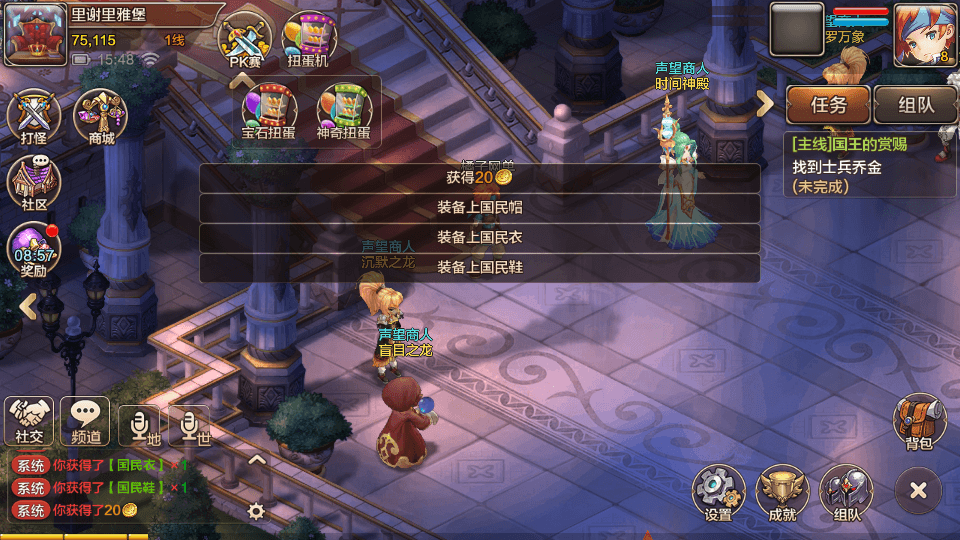Open the 成就 achievements trophy
This screenshot has height=540, width=960.
click(x=782, y=493)
